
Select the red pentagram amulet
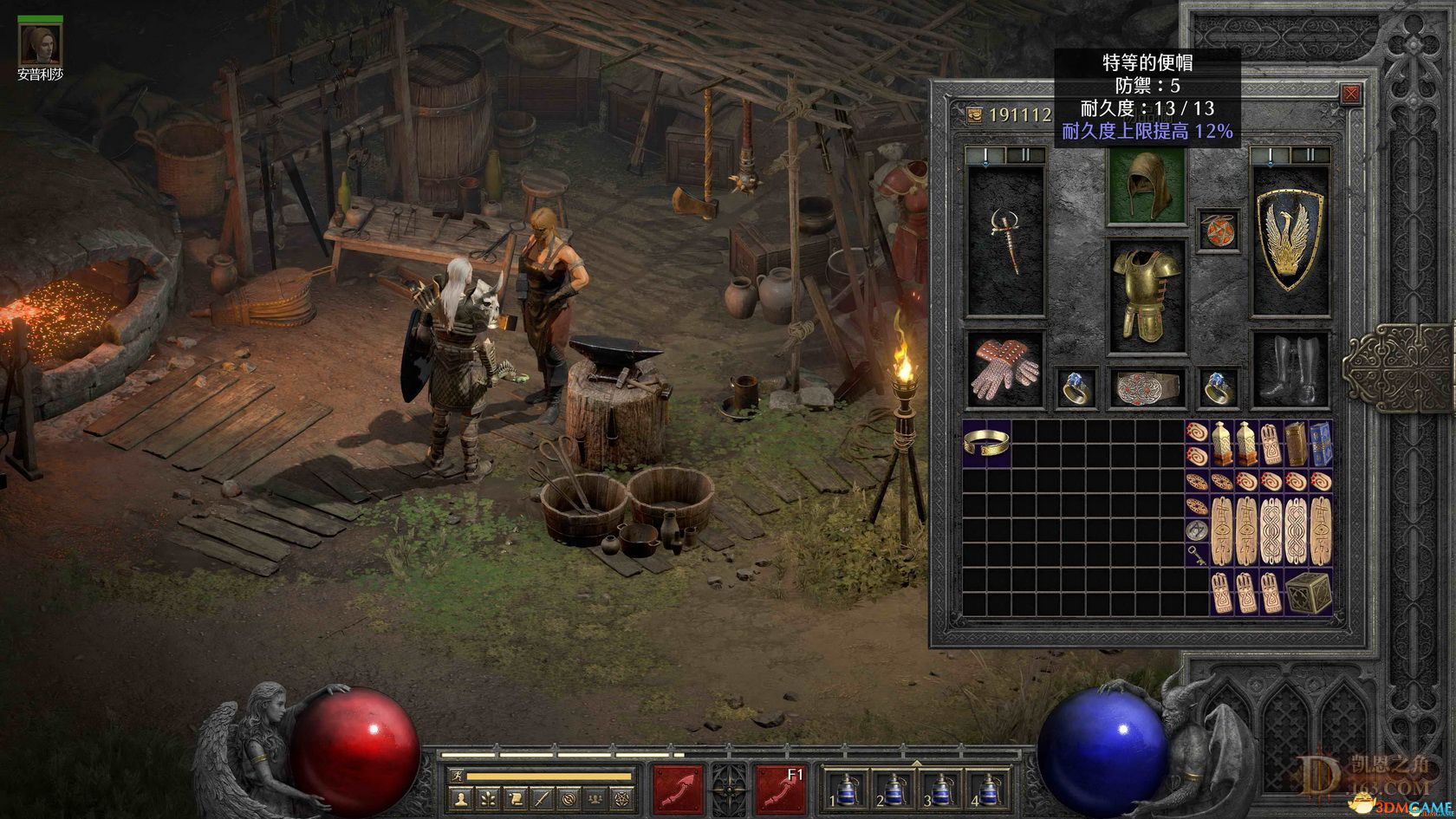click(1218, 231)
